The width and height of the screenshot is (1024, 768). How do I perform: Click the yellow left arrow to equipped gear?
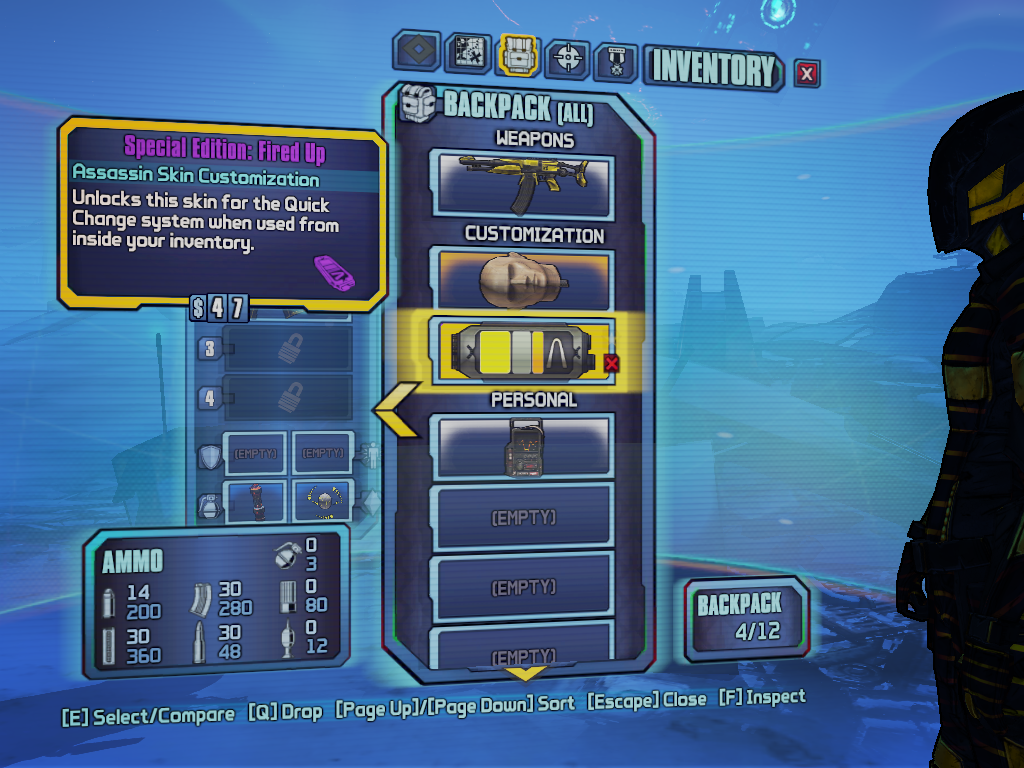click(395, 412)
